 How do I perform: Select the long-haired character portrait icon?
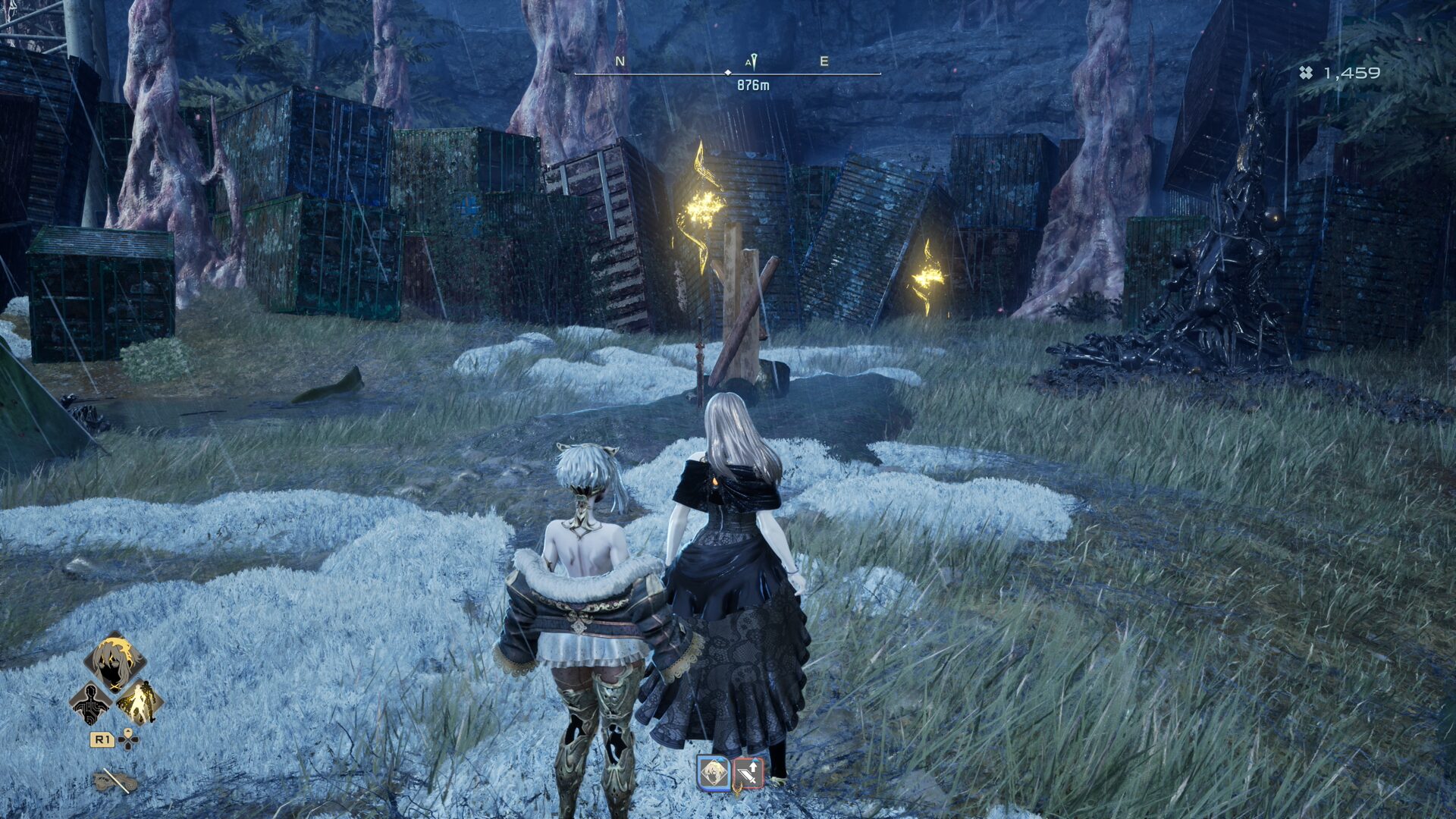point(115,662)
